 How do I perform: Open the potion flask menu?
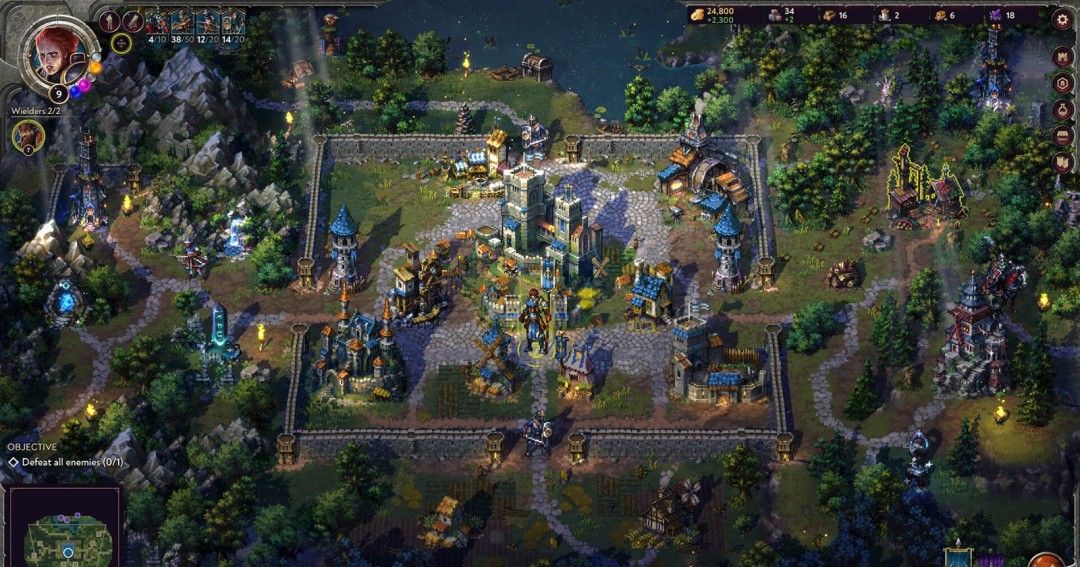click(1063, 109)
